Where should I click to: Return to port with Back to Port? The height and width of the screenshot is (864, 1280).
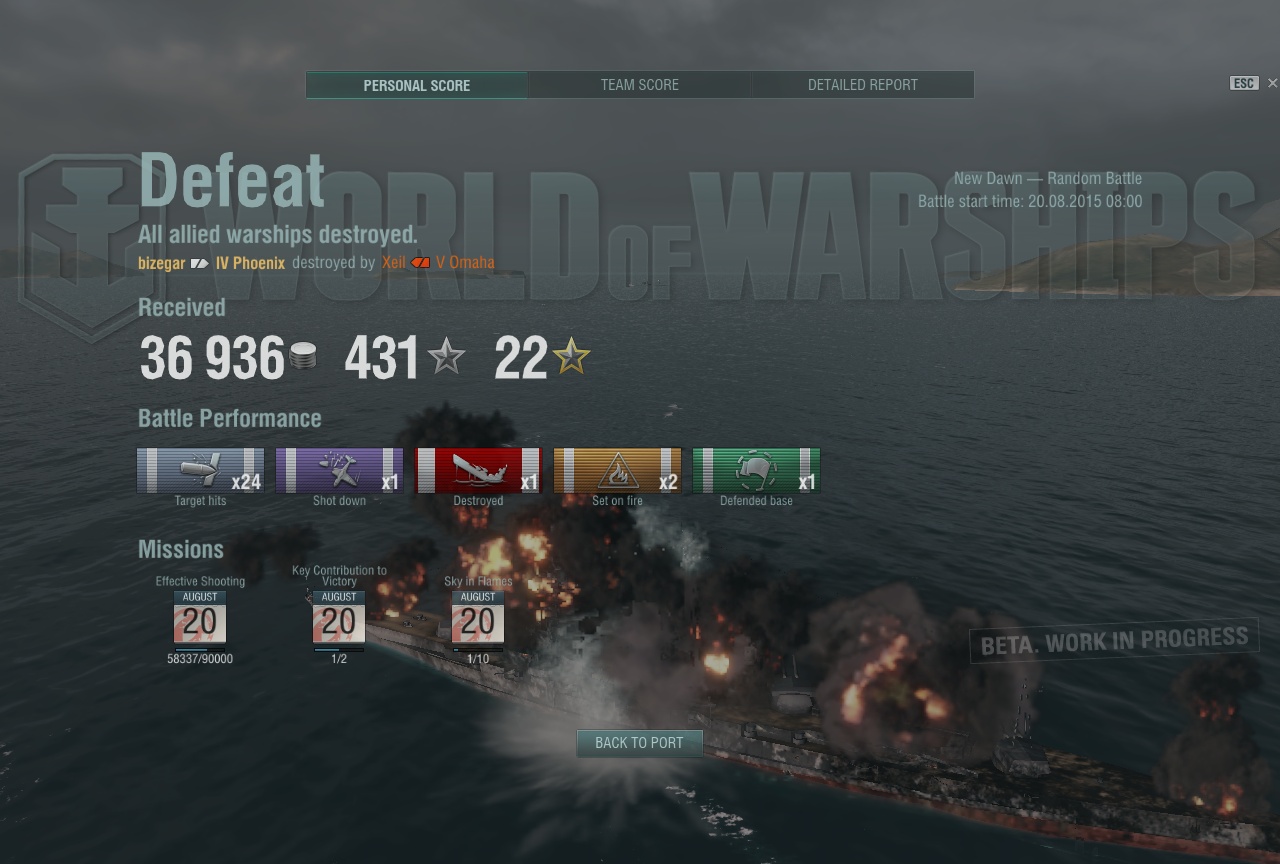click(639, 743)
